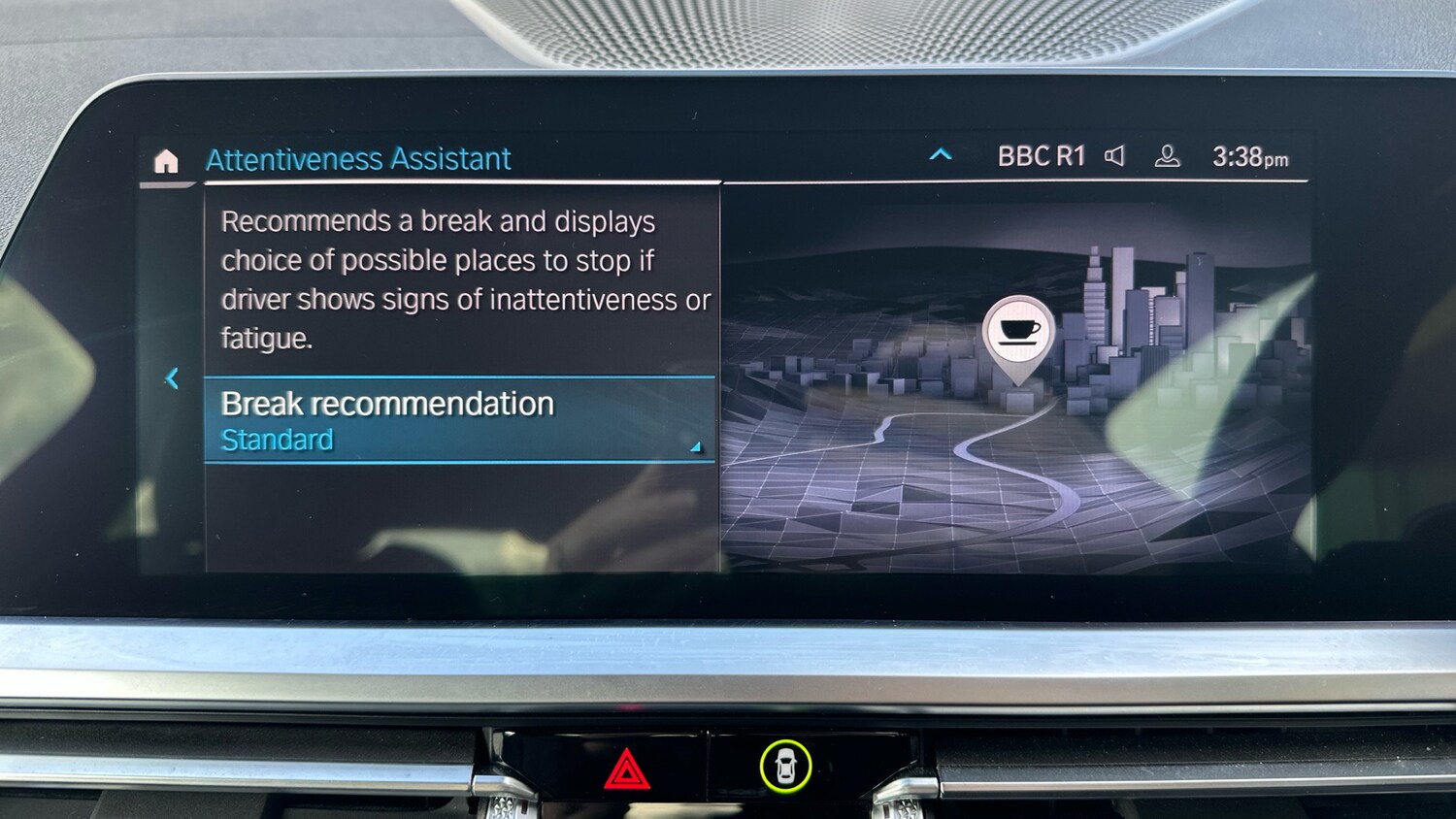Tap the clock showing 3:38pm

click(1249, 154)
